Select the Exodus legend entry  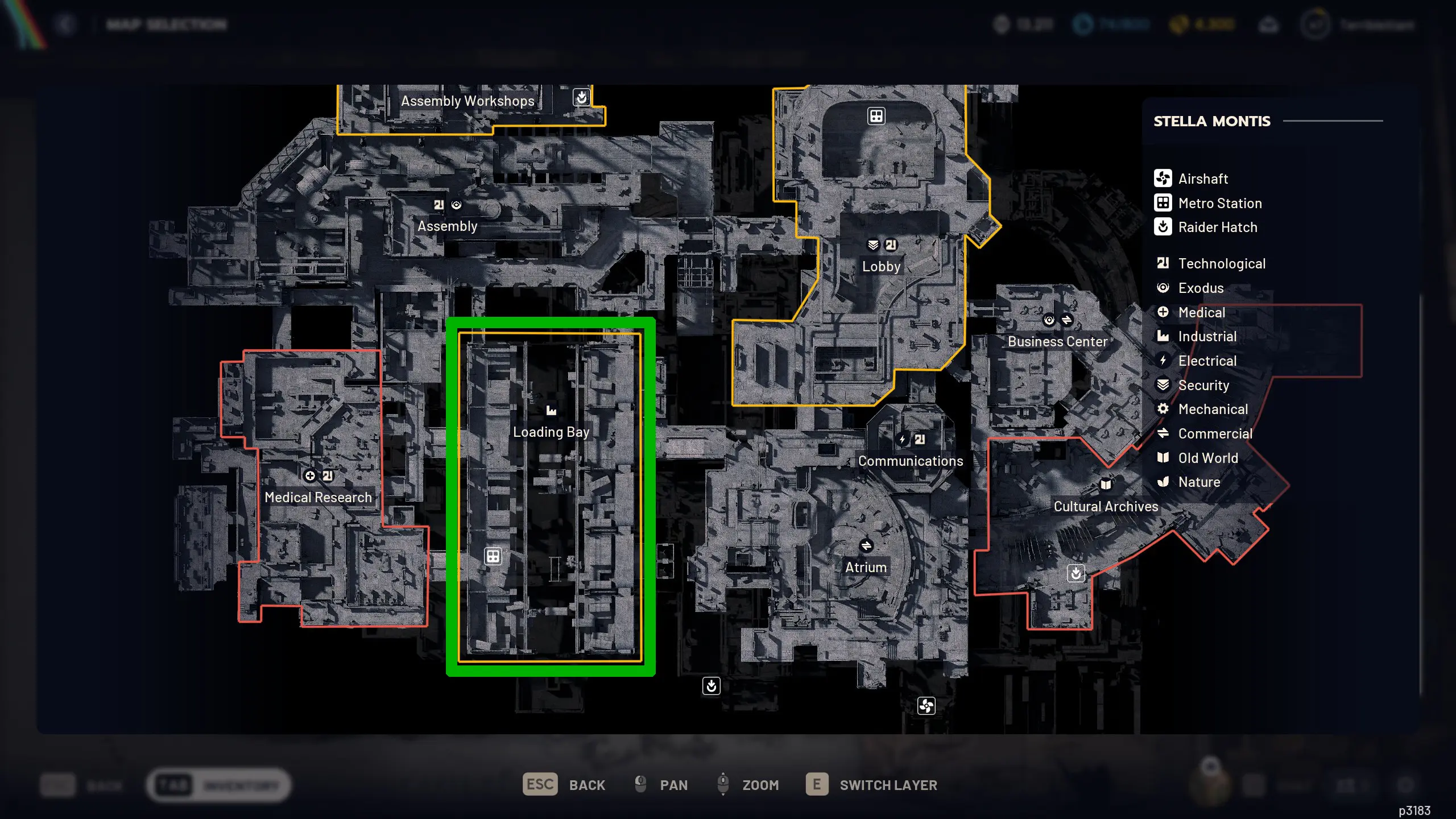pos(1200,288)
